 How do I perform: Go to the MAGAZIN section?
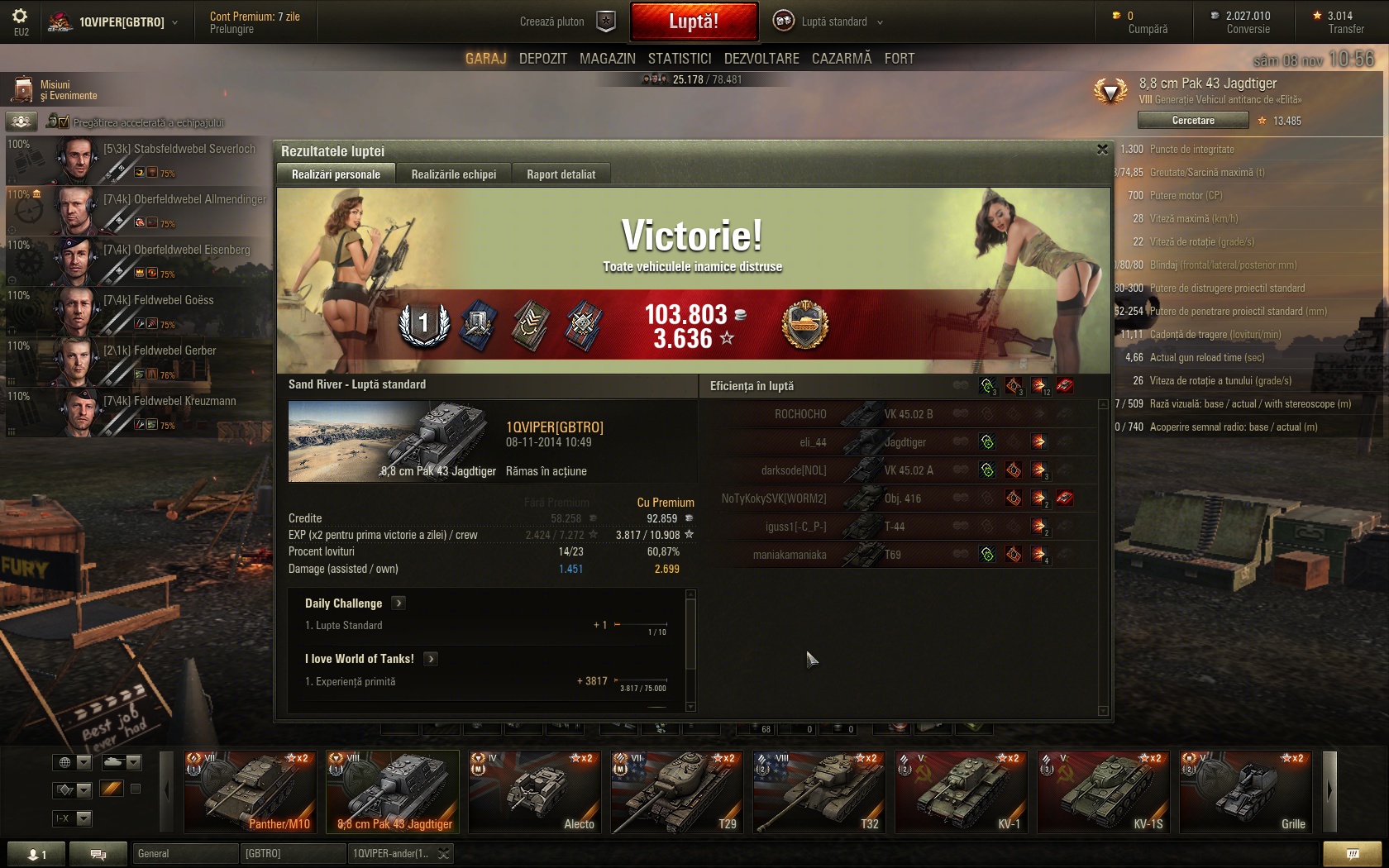tap(607, 59)
